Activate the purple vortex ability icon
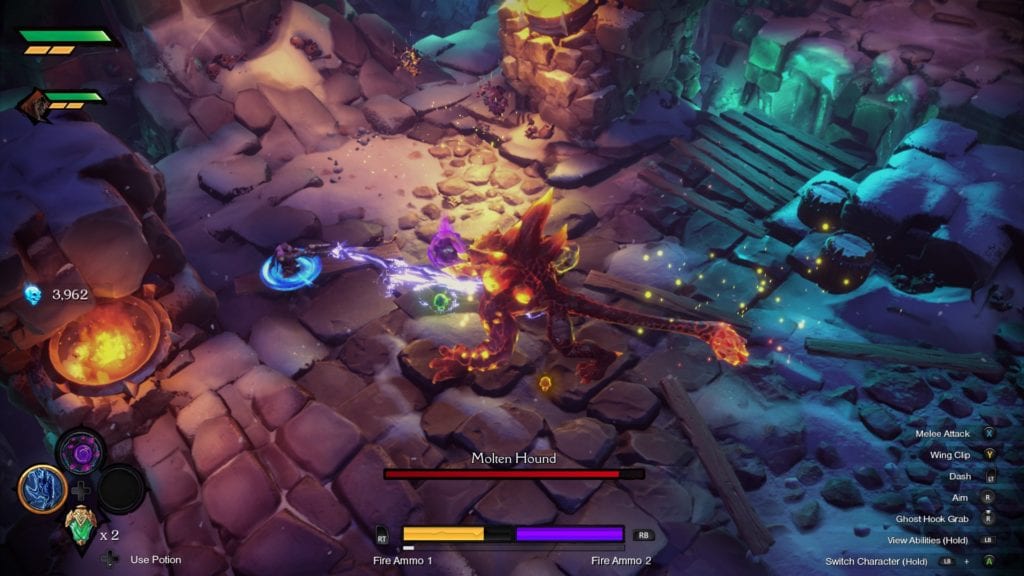This screenshot has height=576, width=1024. (x=81, y=452)
